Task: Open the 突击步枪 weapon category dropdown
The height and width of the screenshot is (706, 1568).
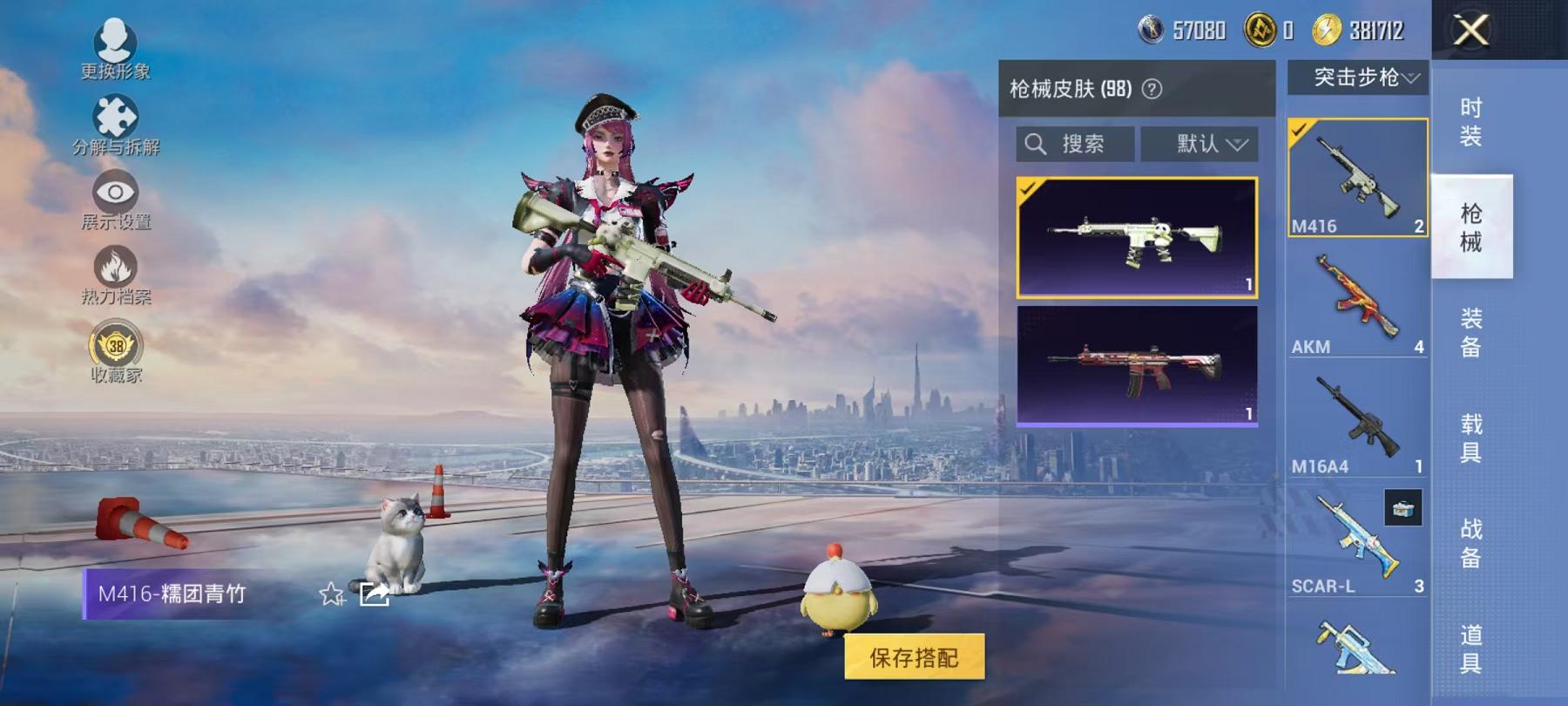Action: [x=1357, y=78]
